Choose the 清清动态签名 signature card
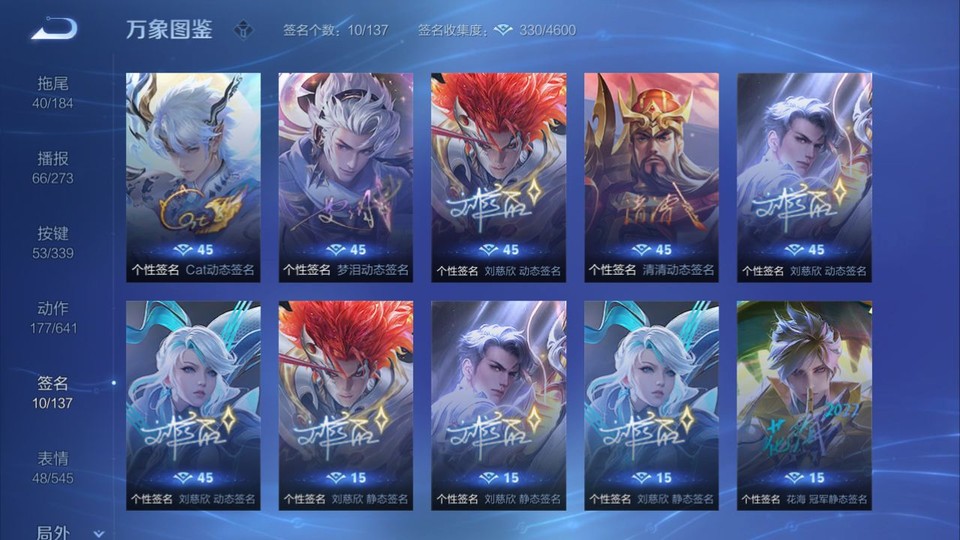Screen dimensions: 960x540 point(651,177)
